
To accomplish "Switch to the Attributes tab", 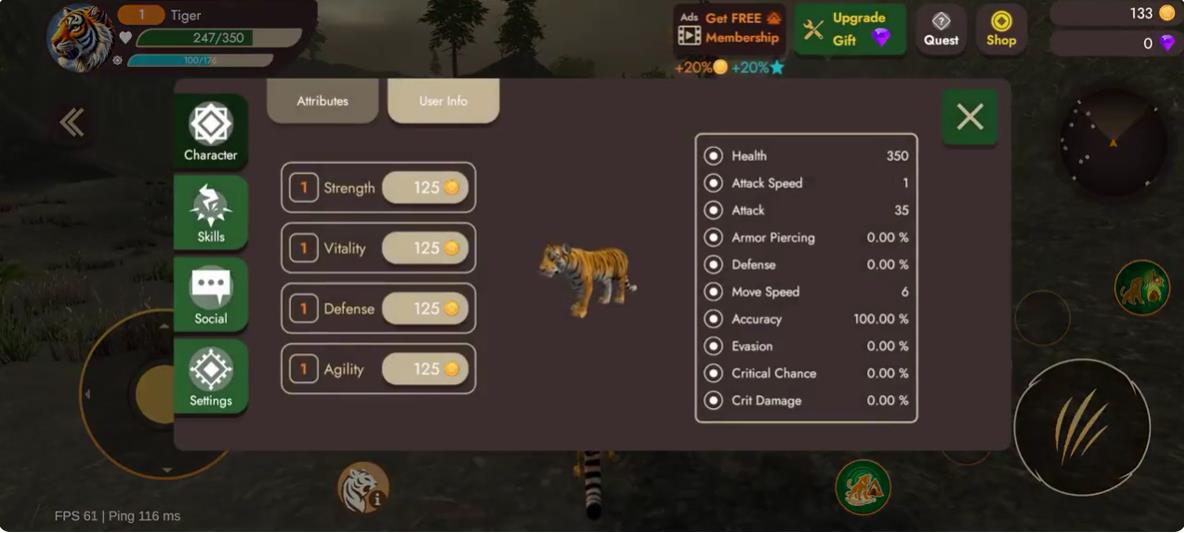I will 322,101.
